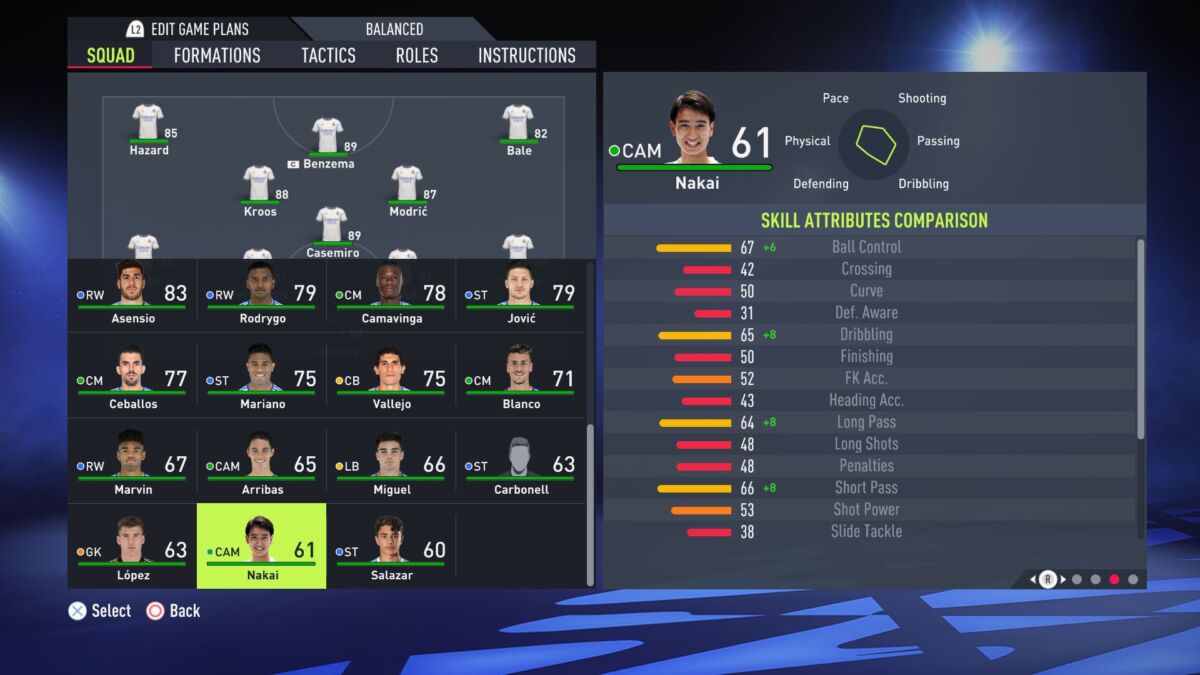Select the Squad tab

(x=110, y=56)
